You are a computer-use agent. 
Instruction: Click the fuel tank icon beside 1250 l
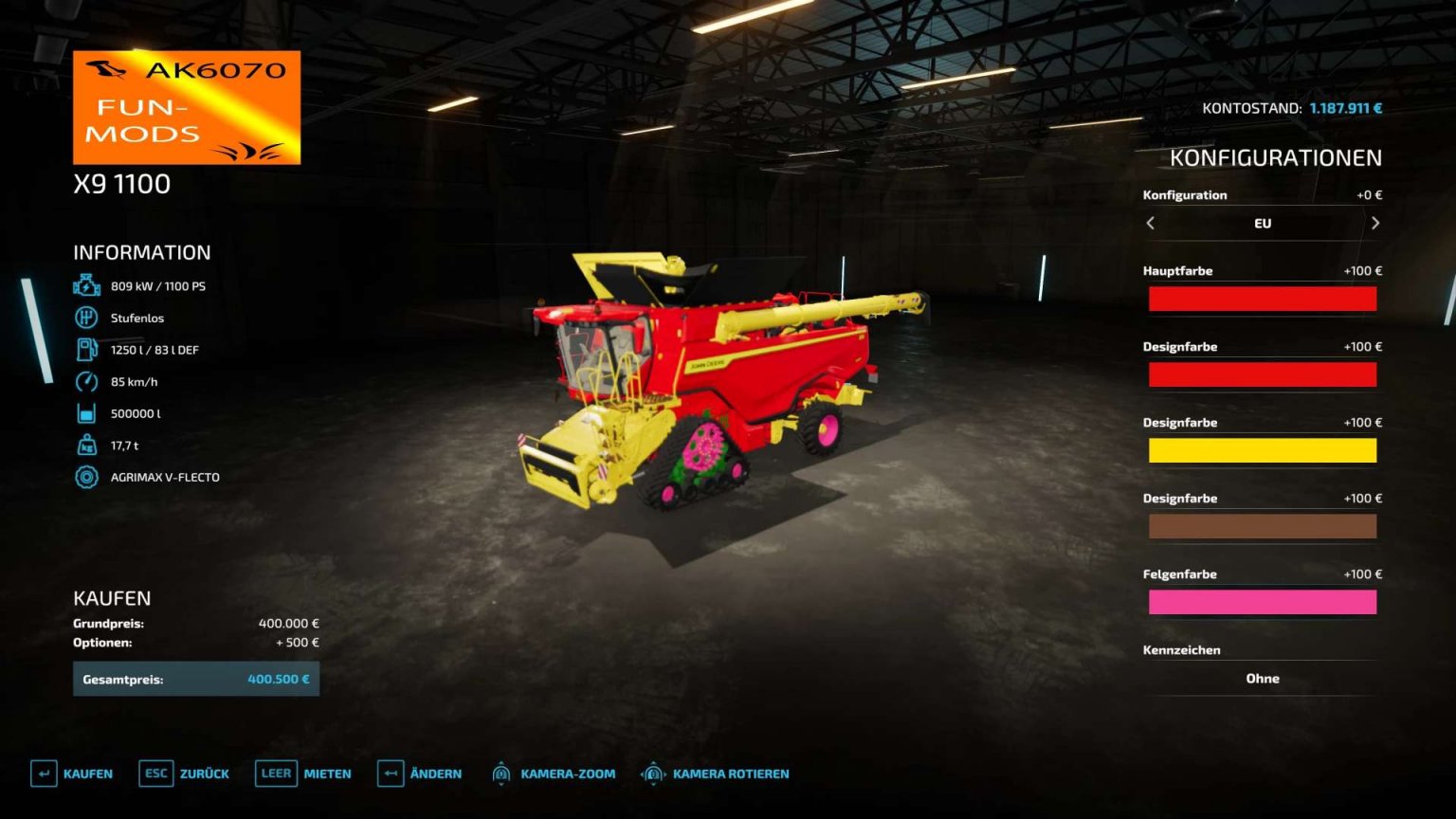tap(86, 349)
